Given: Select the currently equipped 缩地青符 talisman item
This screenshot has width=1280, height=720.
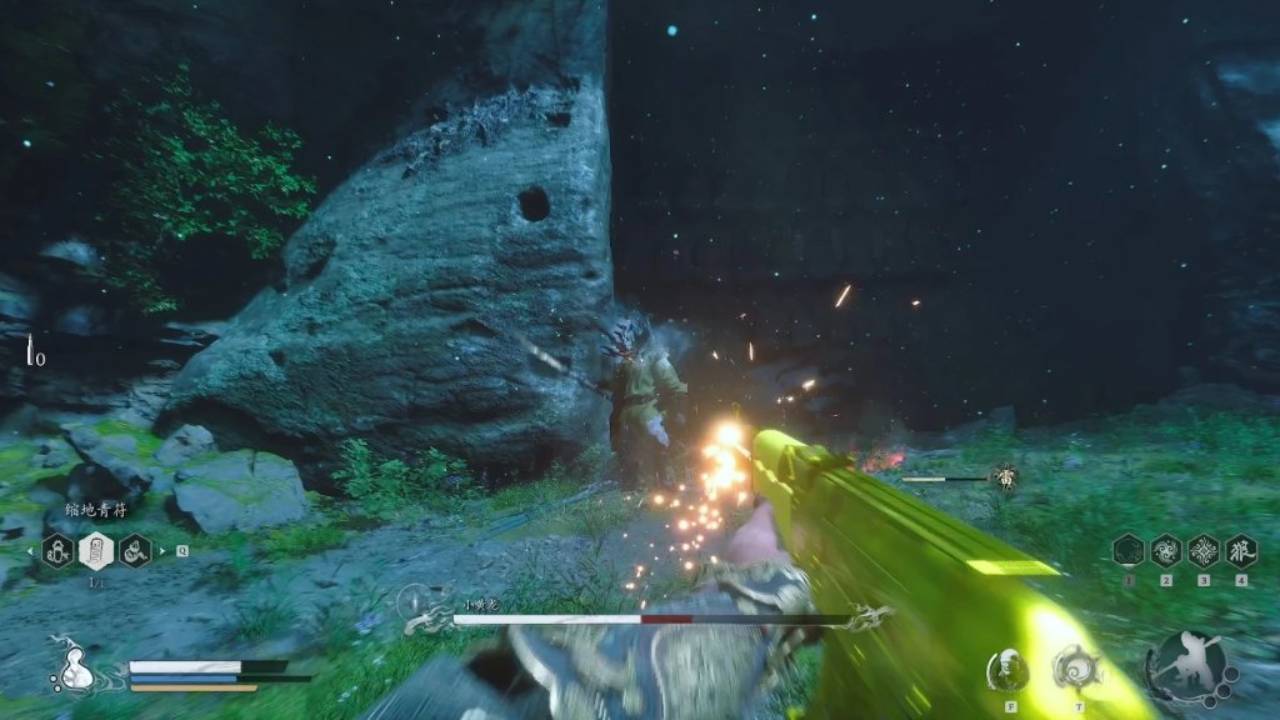Looking at the screenshot, I should click(96, 552).
